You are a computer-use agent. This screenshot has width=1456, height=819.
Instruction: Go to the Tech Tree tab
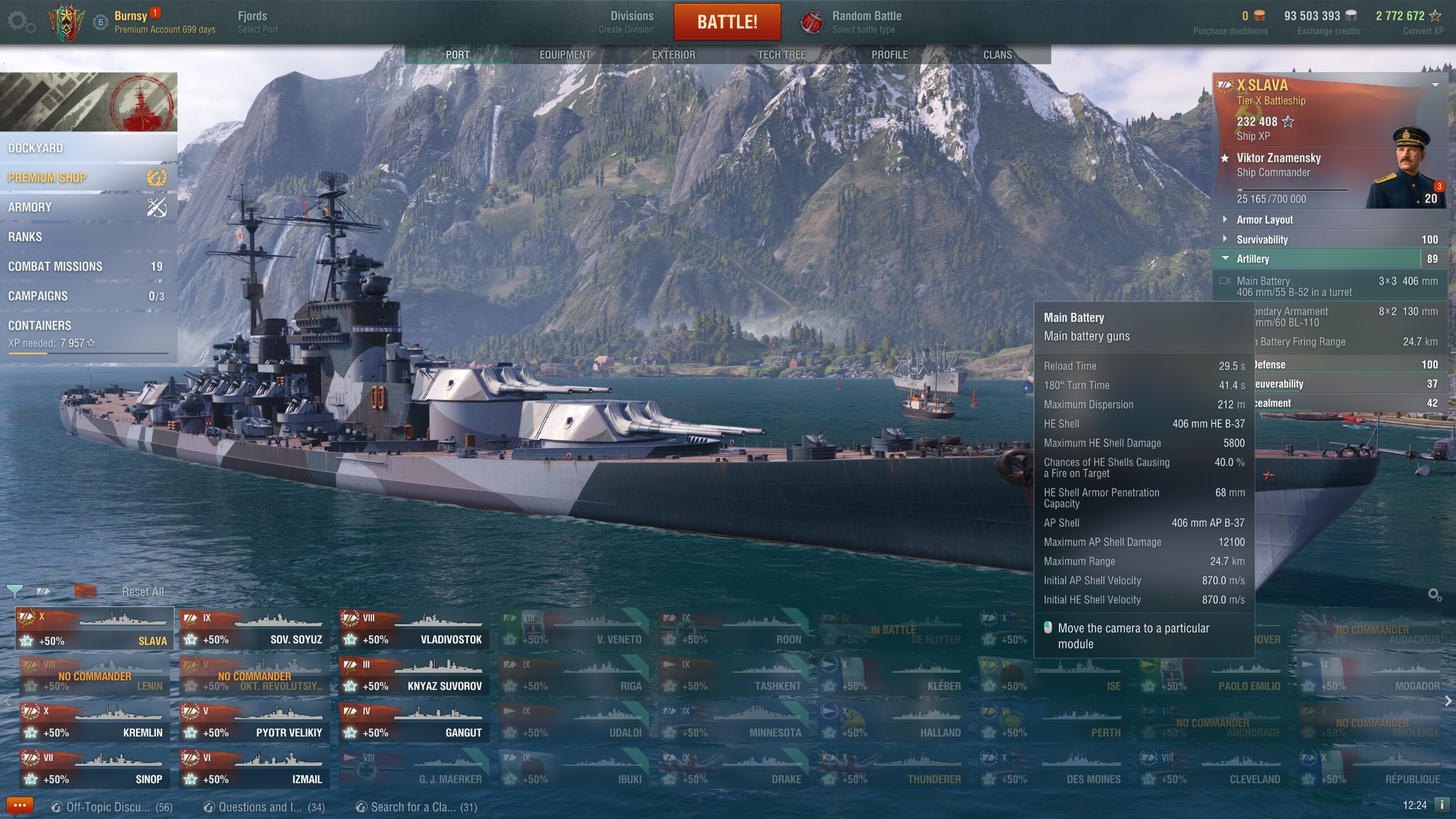pyautogui.click(x=781, y=55)
